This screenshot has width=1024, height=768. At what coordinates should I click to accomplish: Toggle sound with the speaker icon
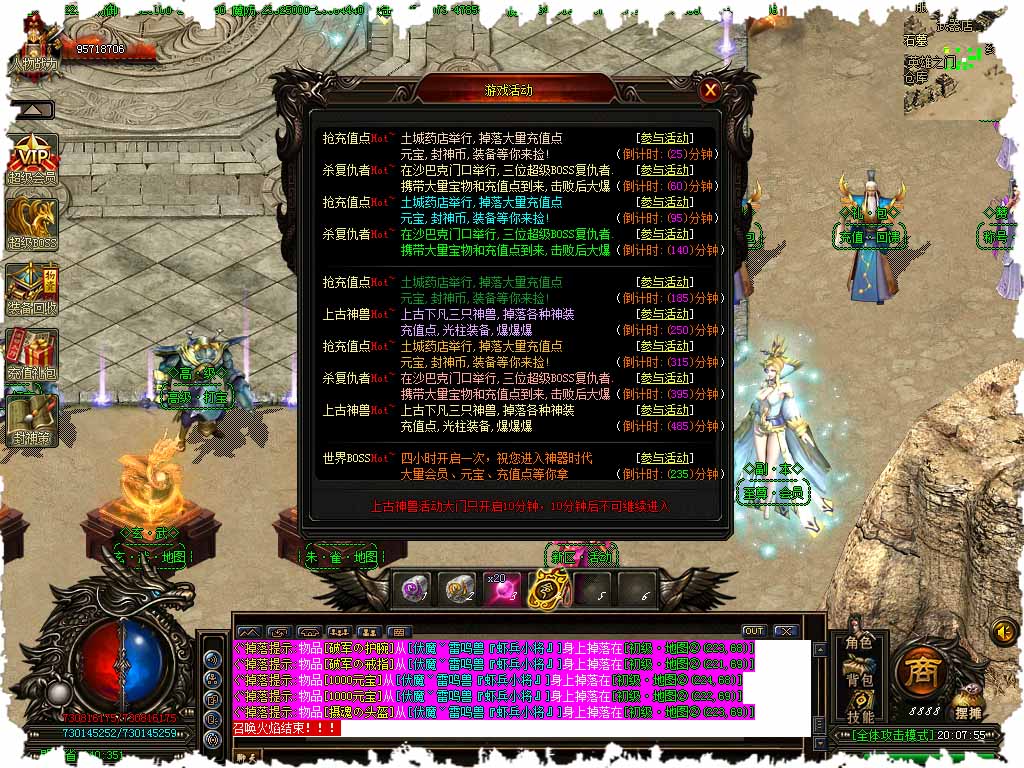tap(1002, 631)
